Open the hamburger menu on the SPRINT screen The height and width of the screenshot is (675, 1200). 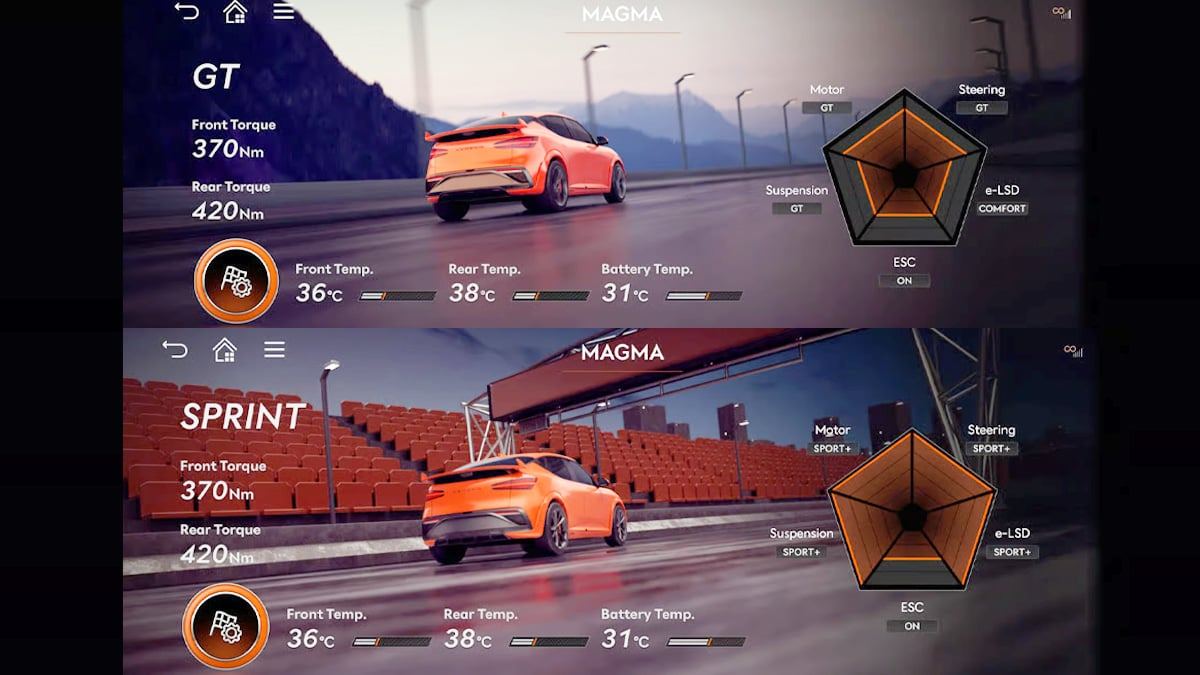tap(275, 349)
